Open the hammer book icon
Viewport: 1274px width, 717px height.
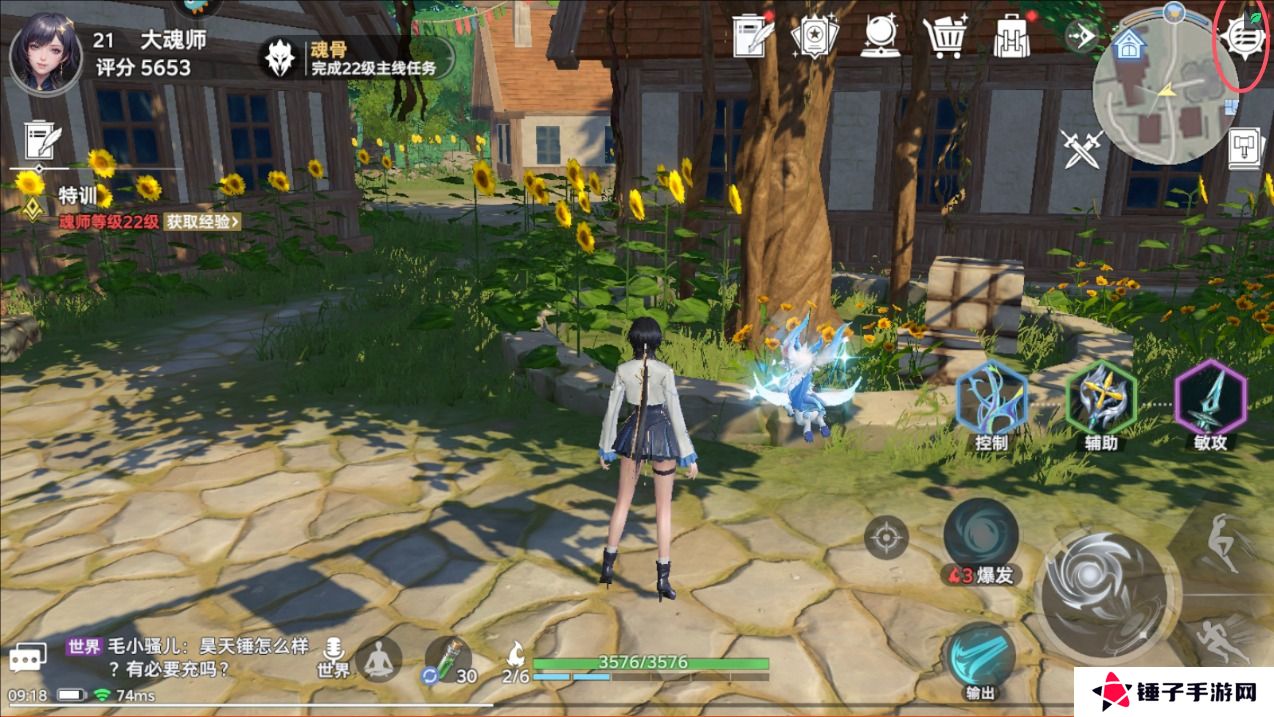pos(1247,147)
